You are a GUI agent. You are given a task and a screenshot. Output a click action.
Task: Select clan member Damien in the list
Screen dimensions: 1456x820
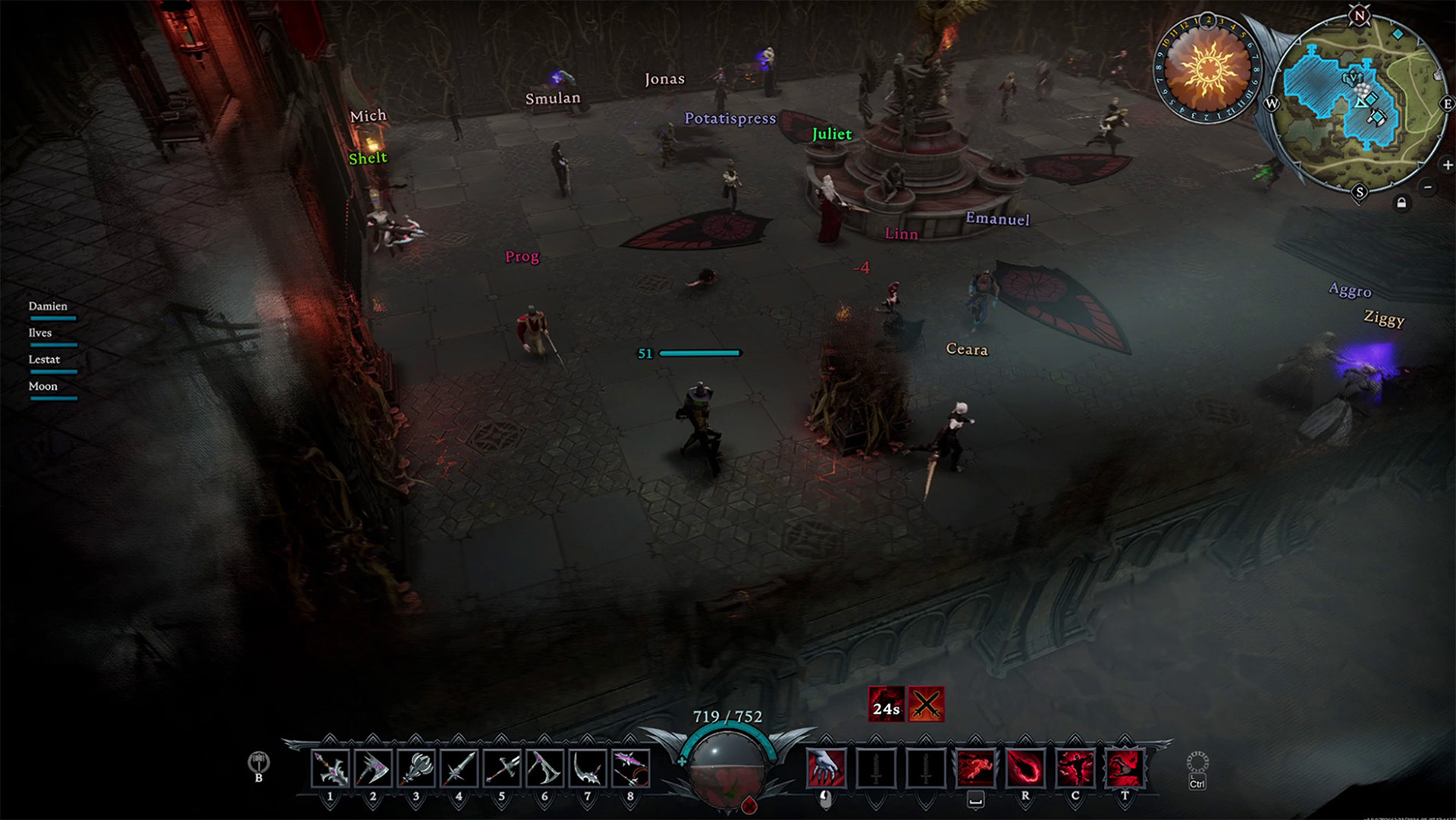(49, 306)
